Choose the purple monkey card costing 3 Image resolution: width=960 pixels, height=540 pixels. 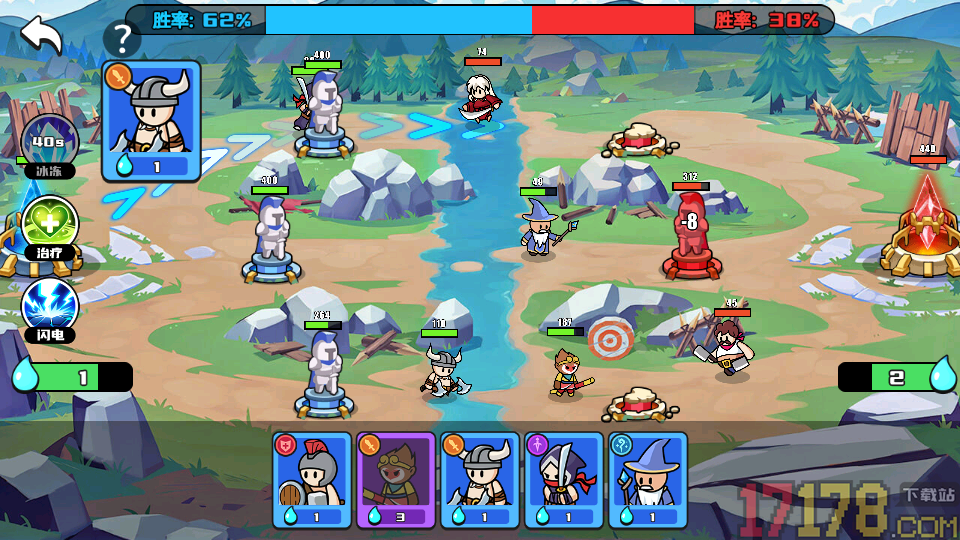396,479
